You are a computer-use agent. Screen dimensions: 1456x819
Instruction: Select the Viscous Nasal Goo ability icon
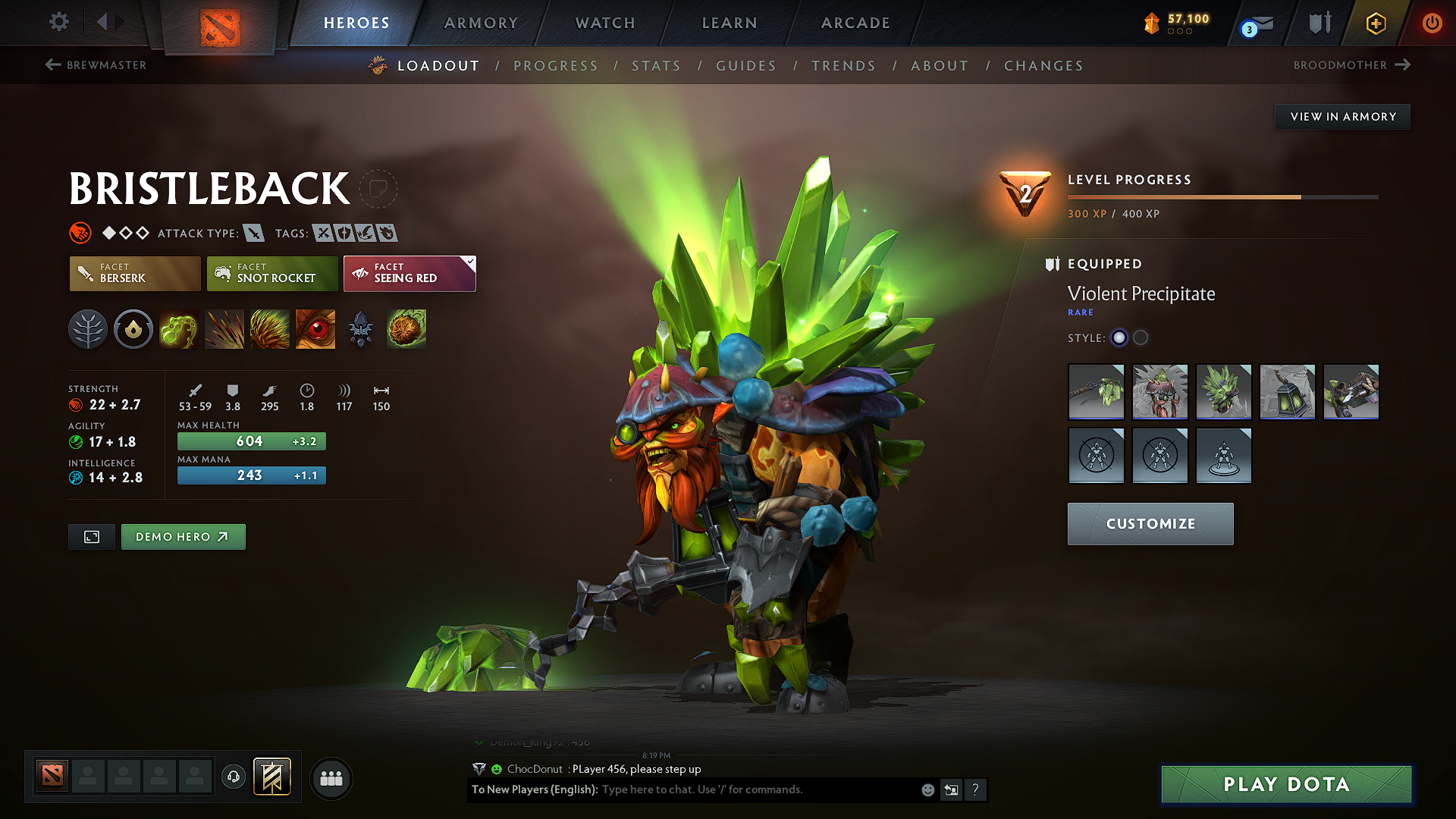point(179,329)
